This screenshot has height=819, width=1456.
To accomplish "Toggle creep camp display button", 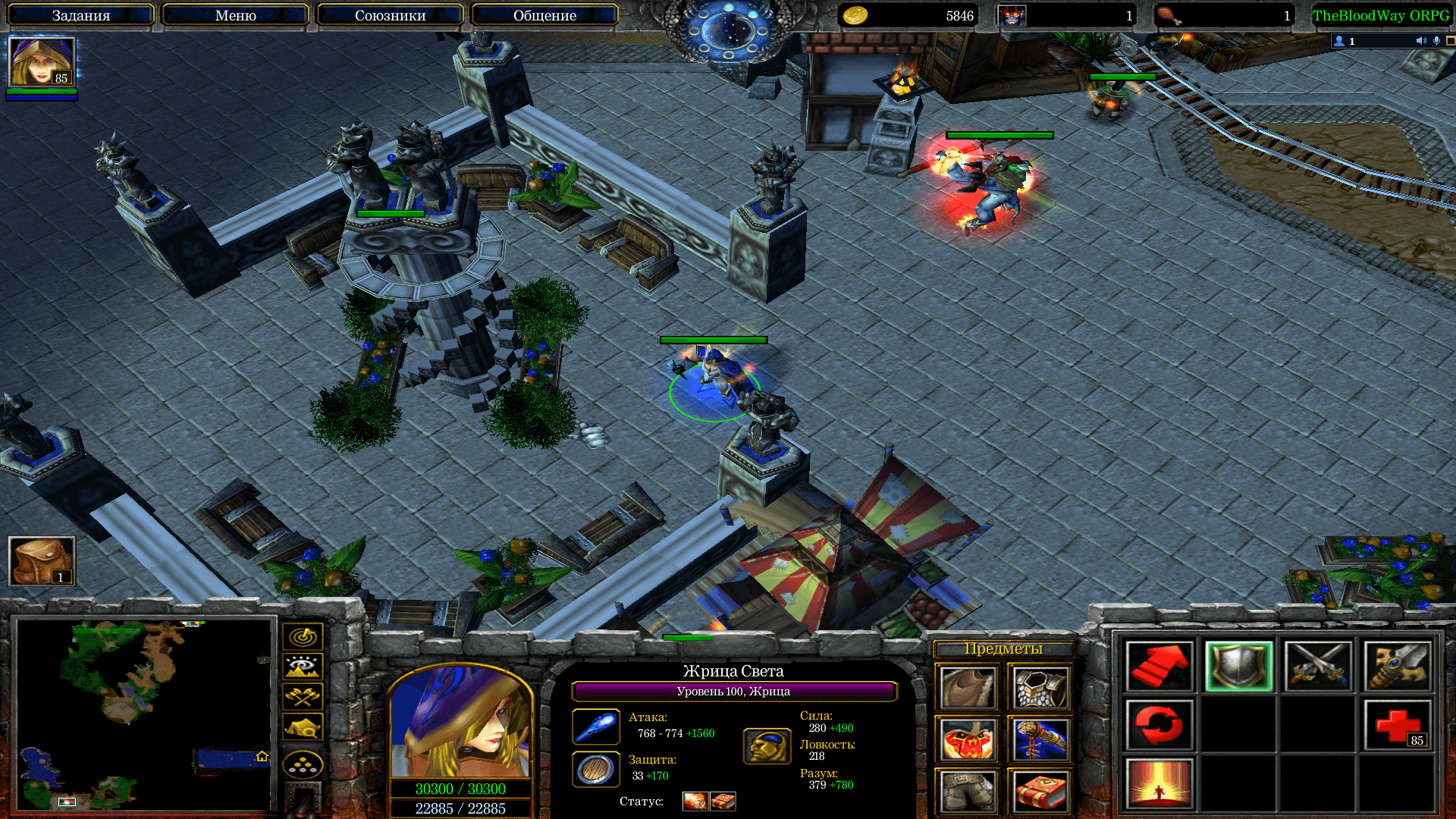I will [x=303, y=727].
